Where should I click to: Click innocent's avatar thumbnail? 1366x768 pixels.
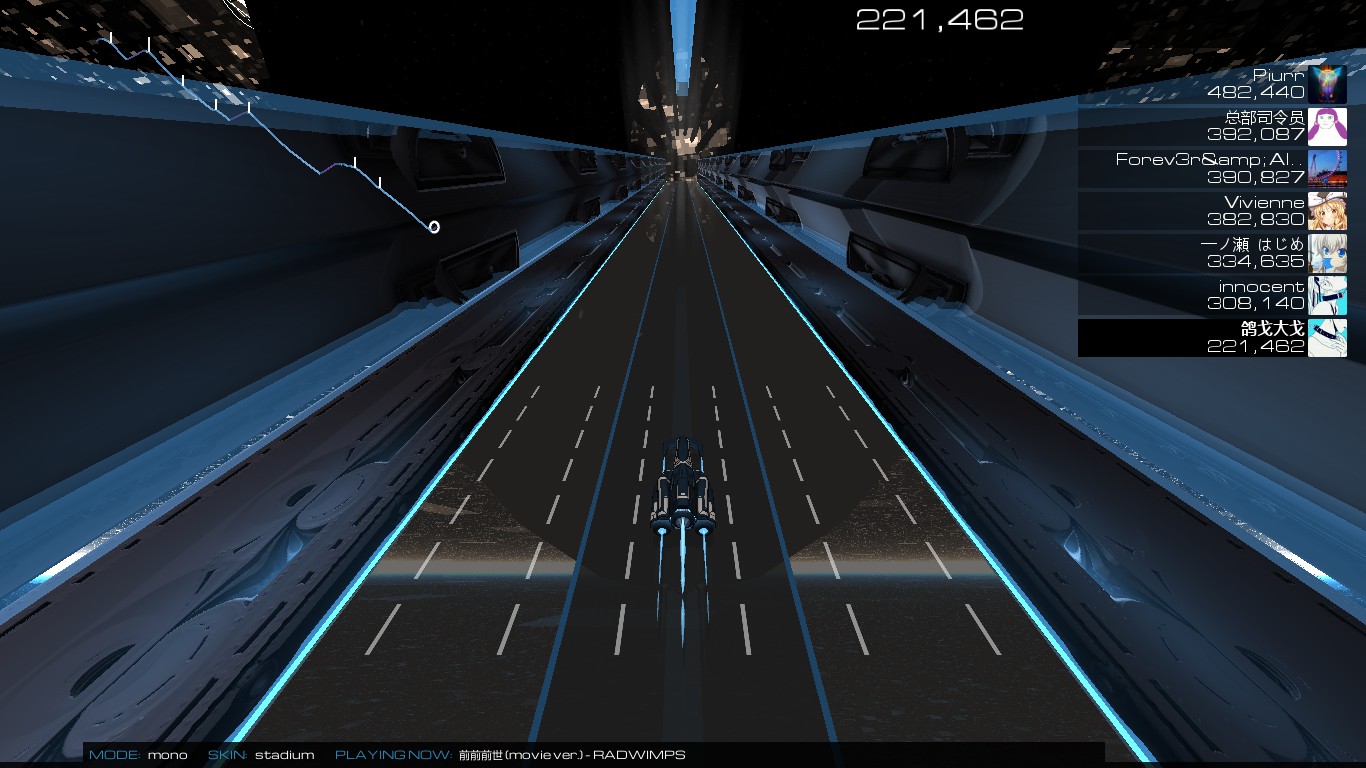pos(1329,294)
